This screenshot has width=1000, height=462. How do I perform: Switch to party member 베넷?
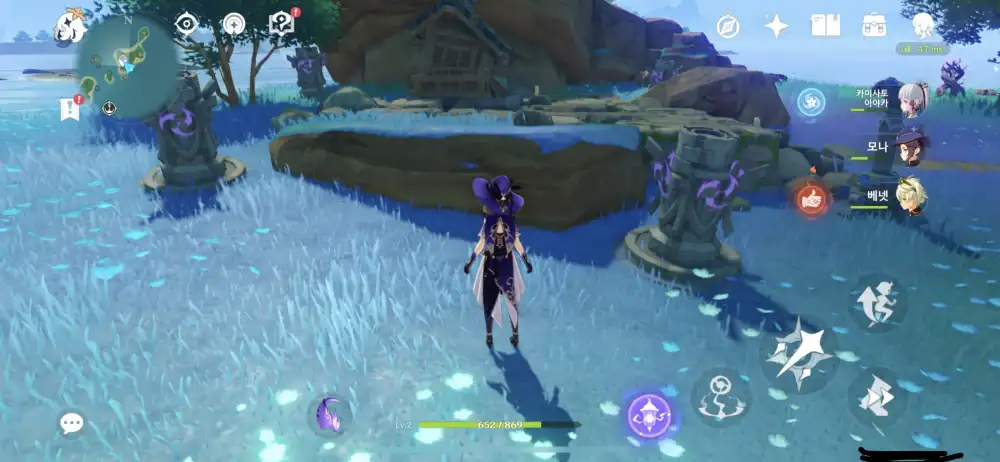pyautogui.click(x=911, y=193)
